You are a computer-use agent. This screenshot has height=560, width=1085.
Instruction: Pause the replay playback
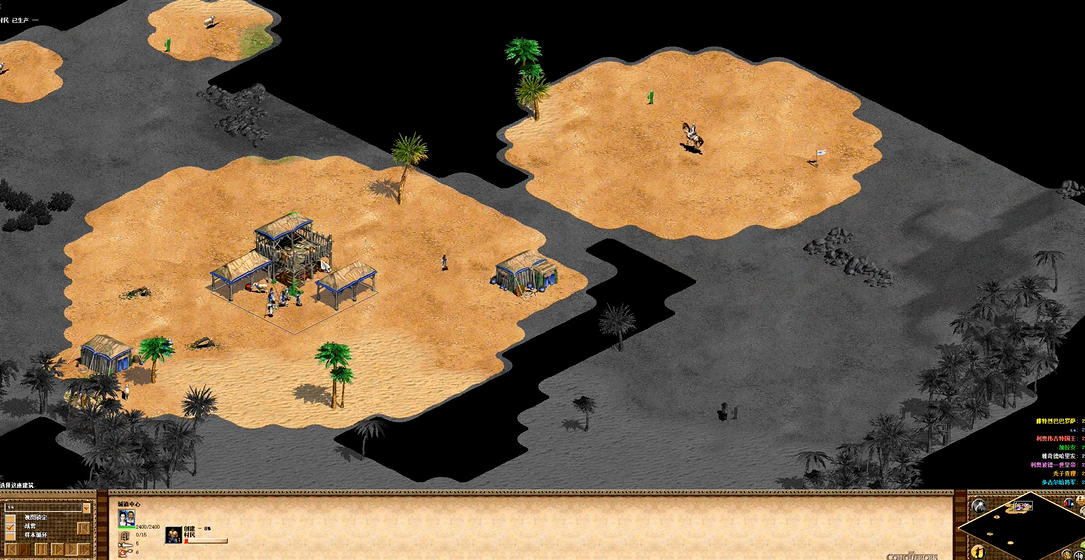tap(41, 549)
